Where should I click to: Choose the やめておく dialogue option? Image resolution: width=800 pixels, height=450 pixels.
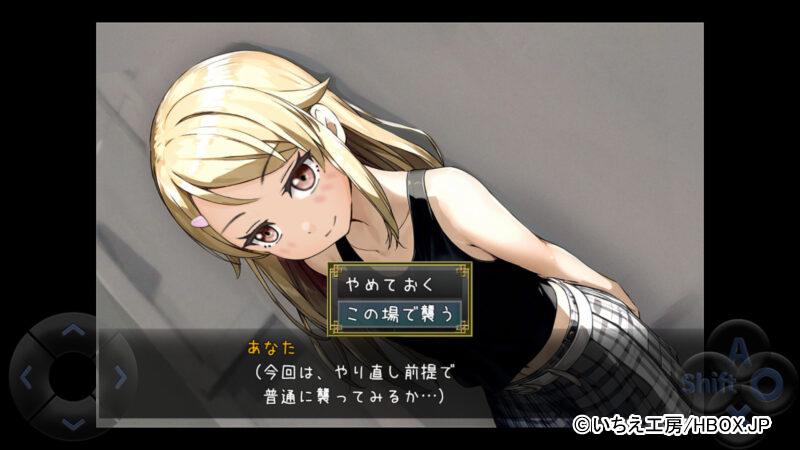400,284
